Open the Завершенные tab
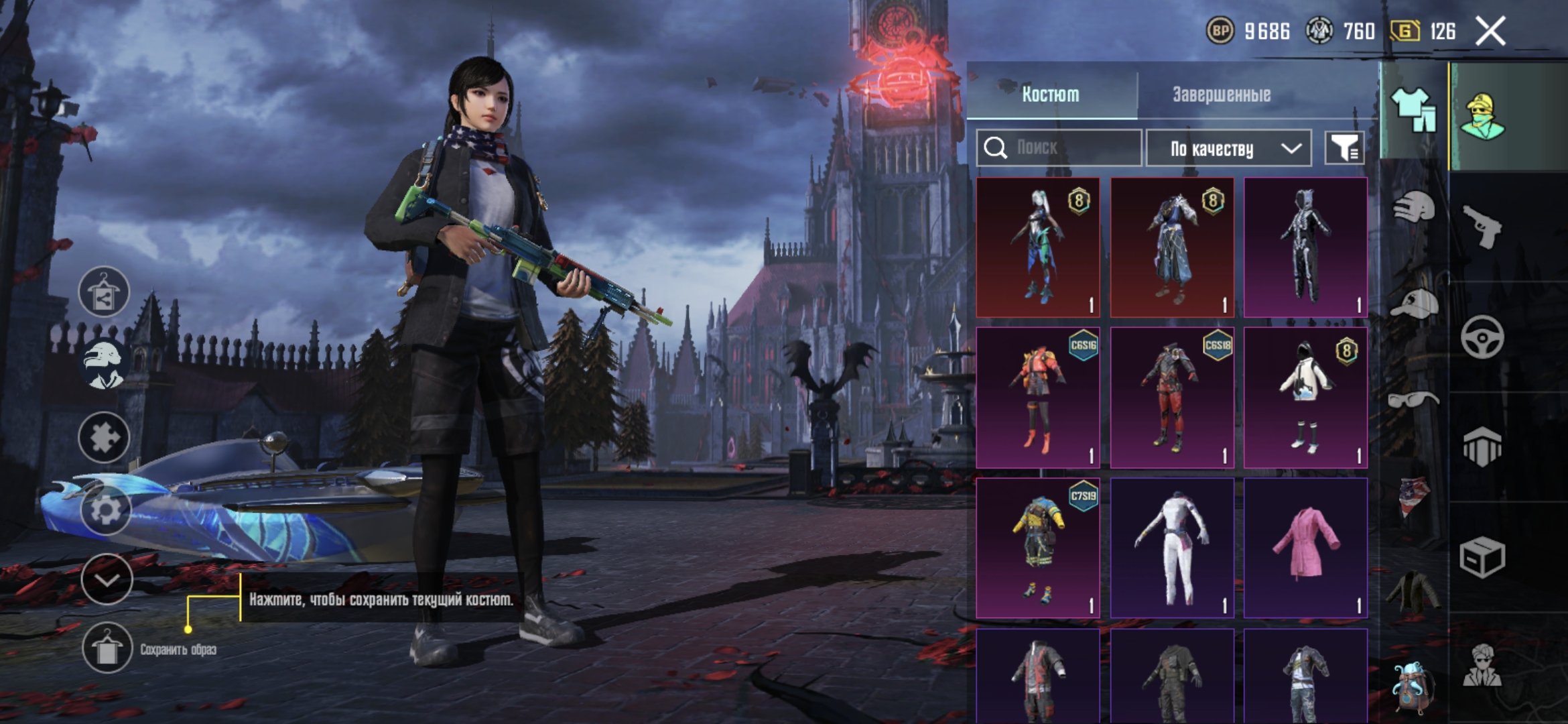Viewport: 1568px width, 724px height. click(1221, 95)
